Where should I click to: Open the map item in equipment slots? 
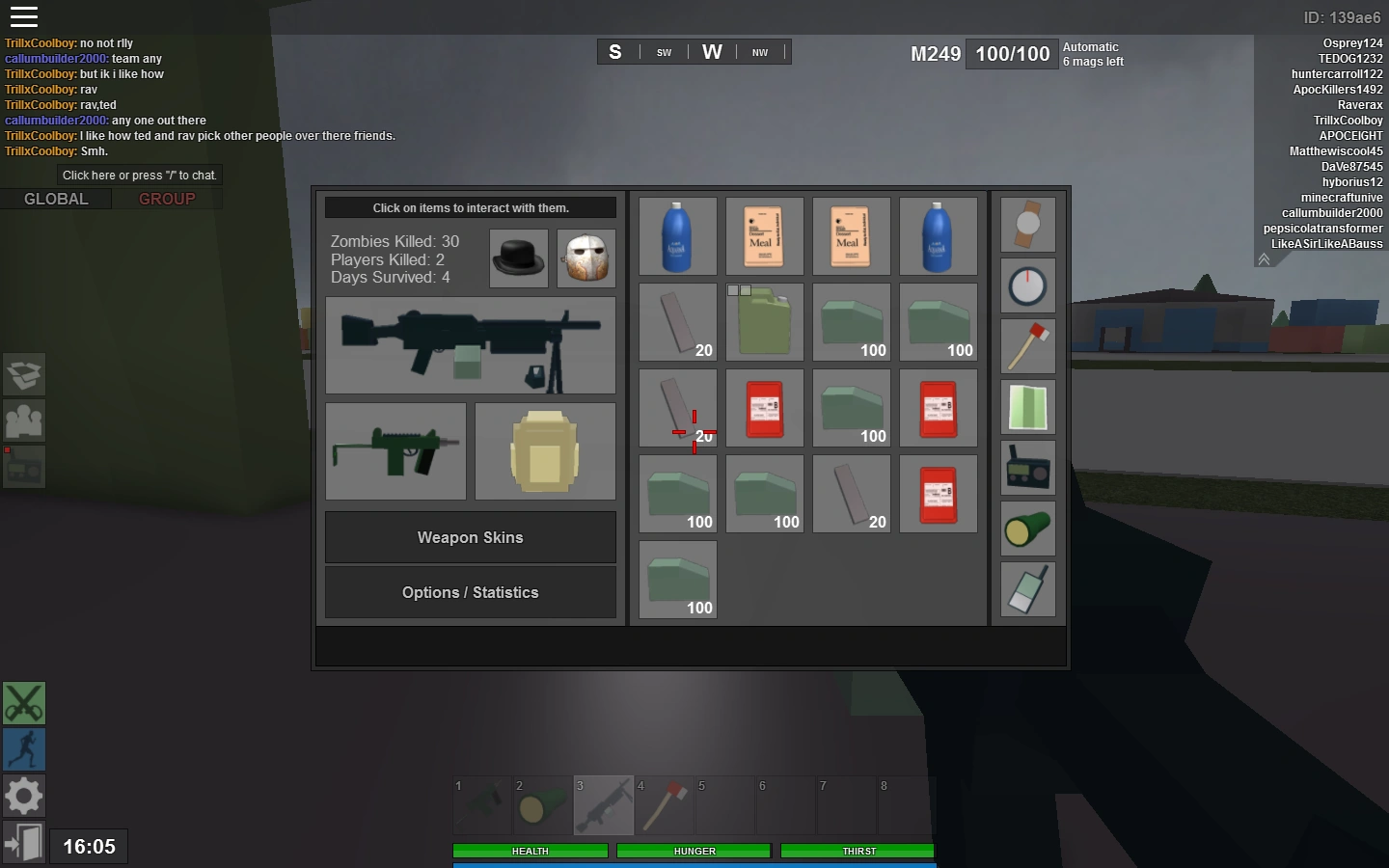[1027, 407]
